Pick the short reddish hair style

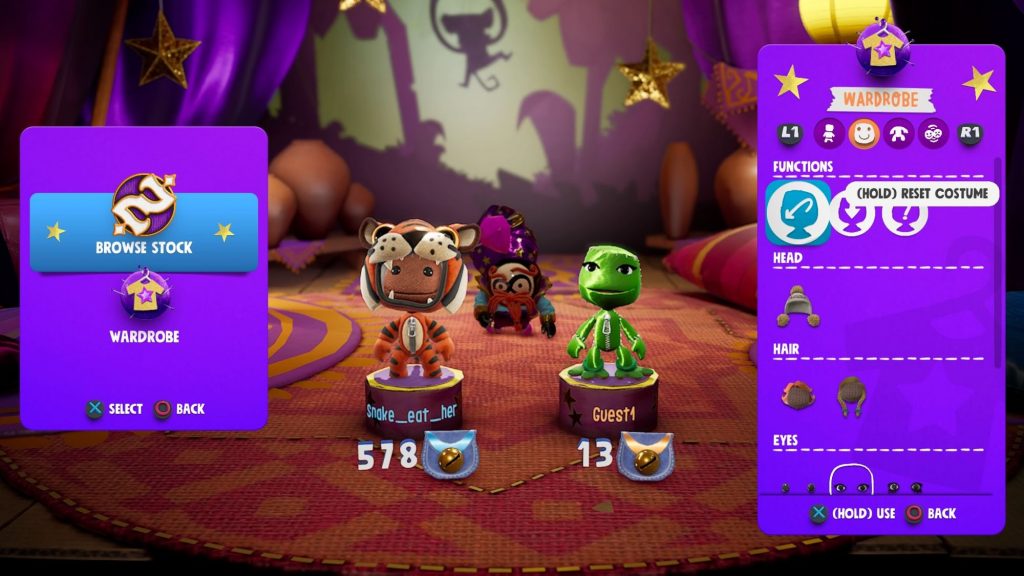798,395
